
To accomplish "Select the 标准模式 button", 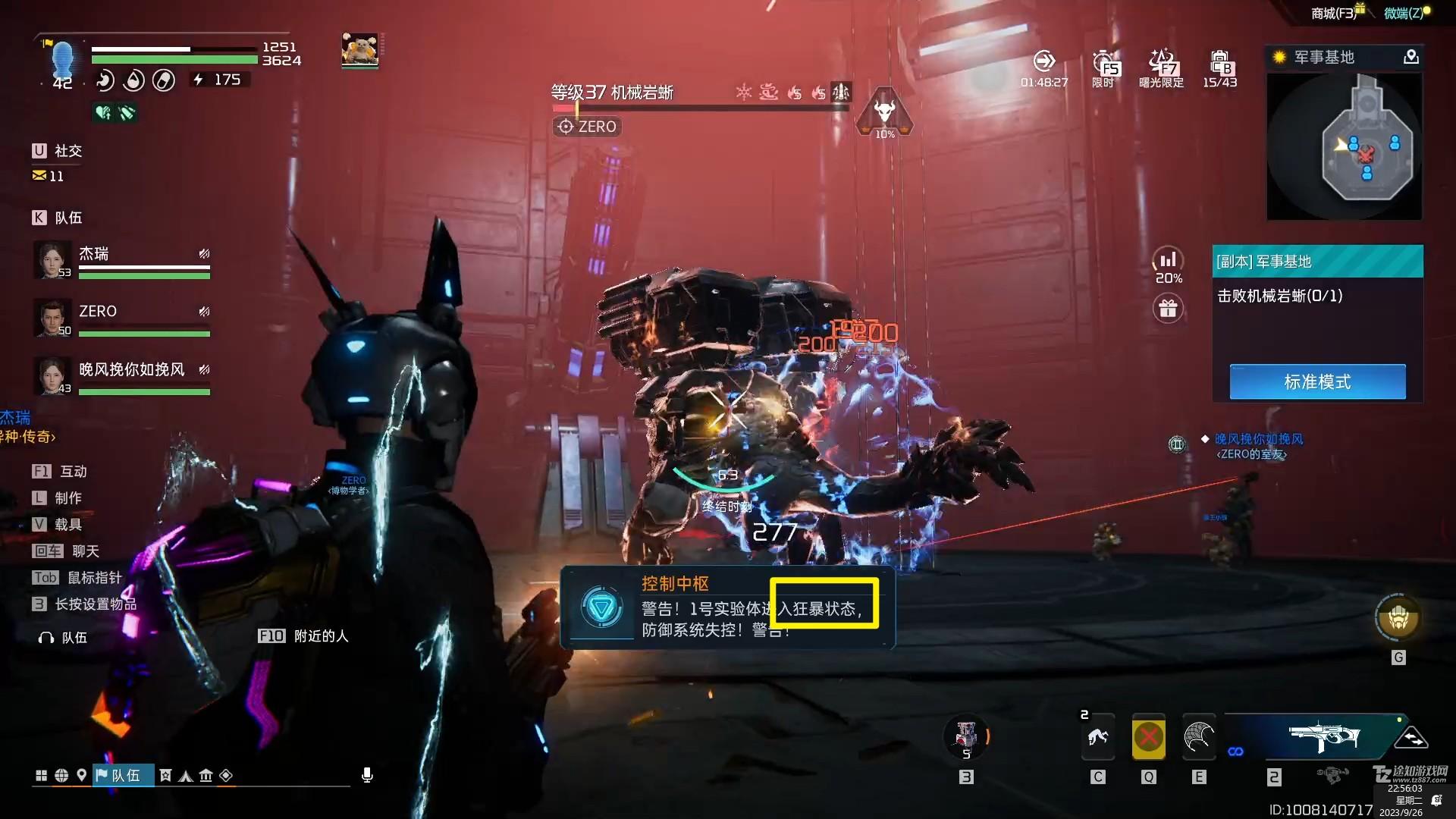I will pos(1317,381).
